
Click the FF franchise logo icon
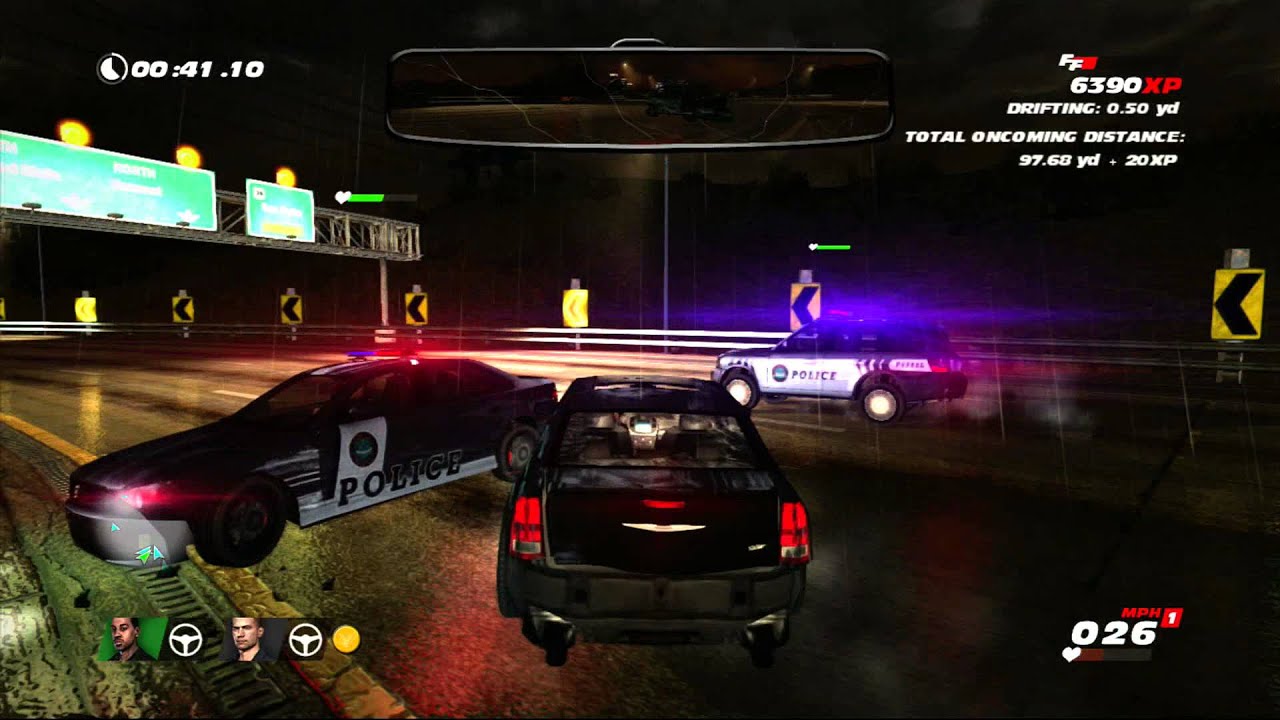[1078, 62]
